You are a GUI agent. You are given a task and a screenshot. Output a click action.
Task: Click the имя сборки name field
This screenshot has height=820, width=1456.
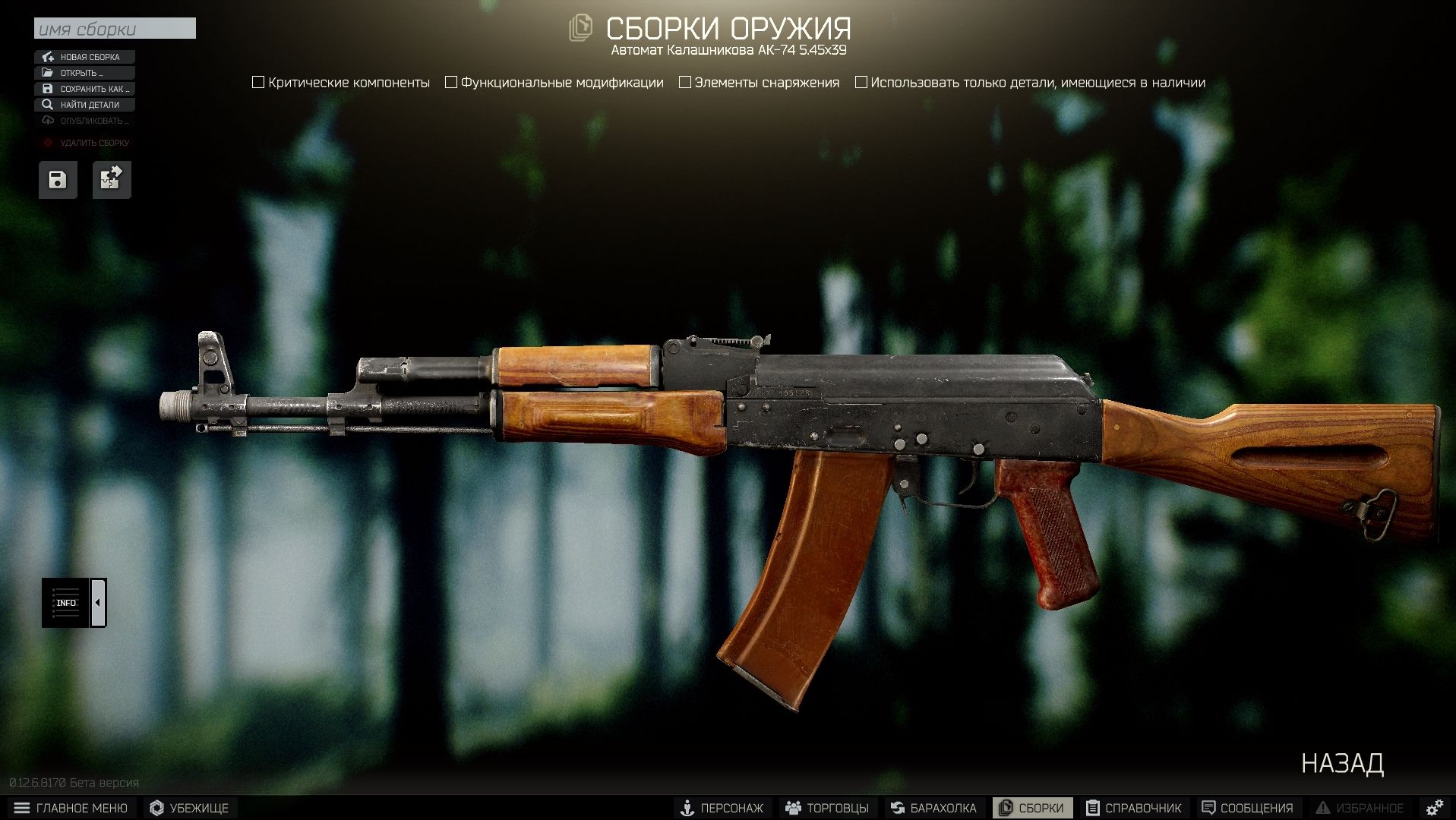[x=114, y=29]
